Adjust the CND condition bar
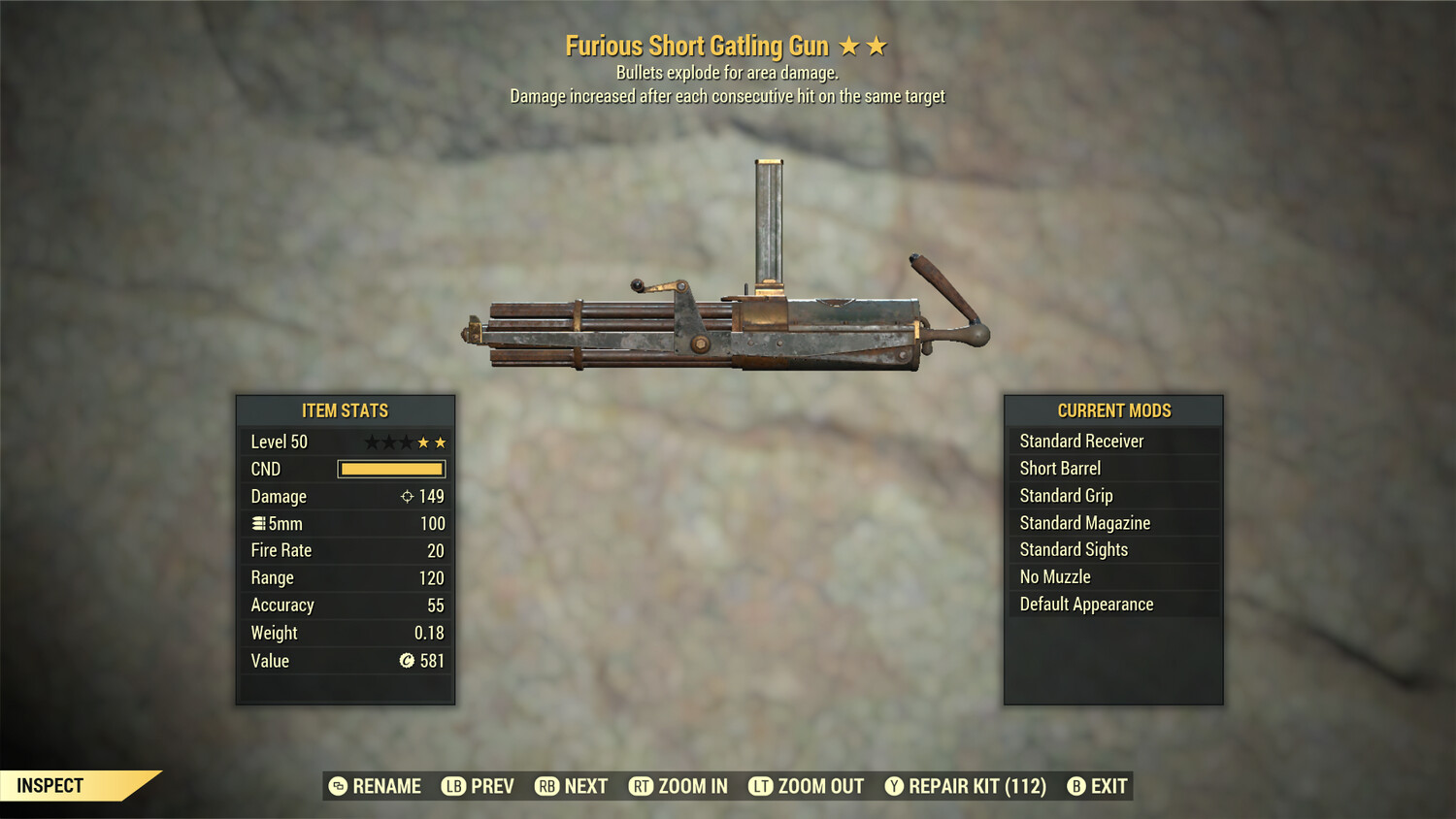Screen dimensions: 1456x819 391,469
